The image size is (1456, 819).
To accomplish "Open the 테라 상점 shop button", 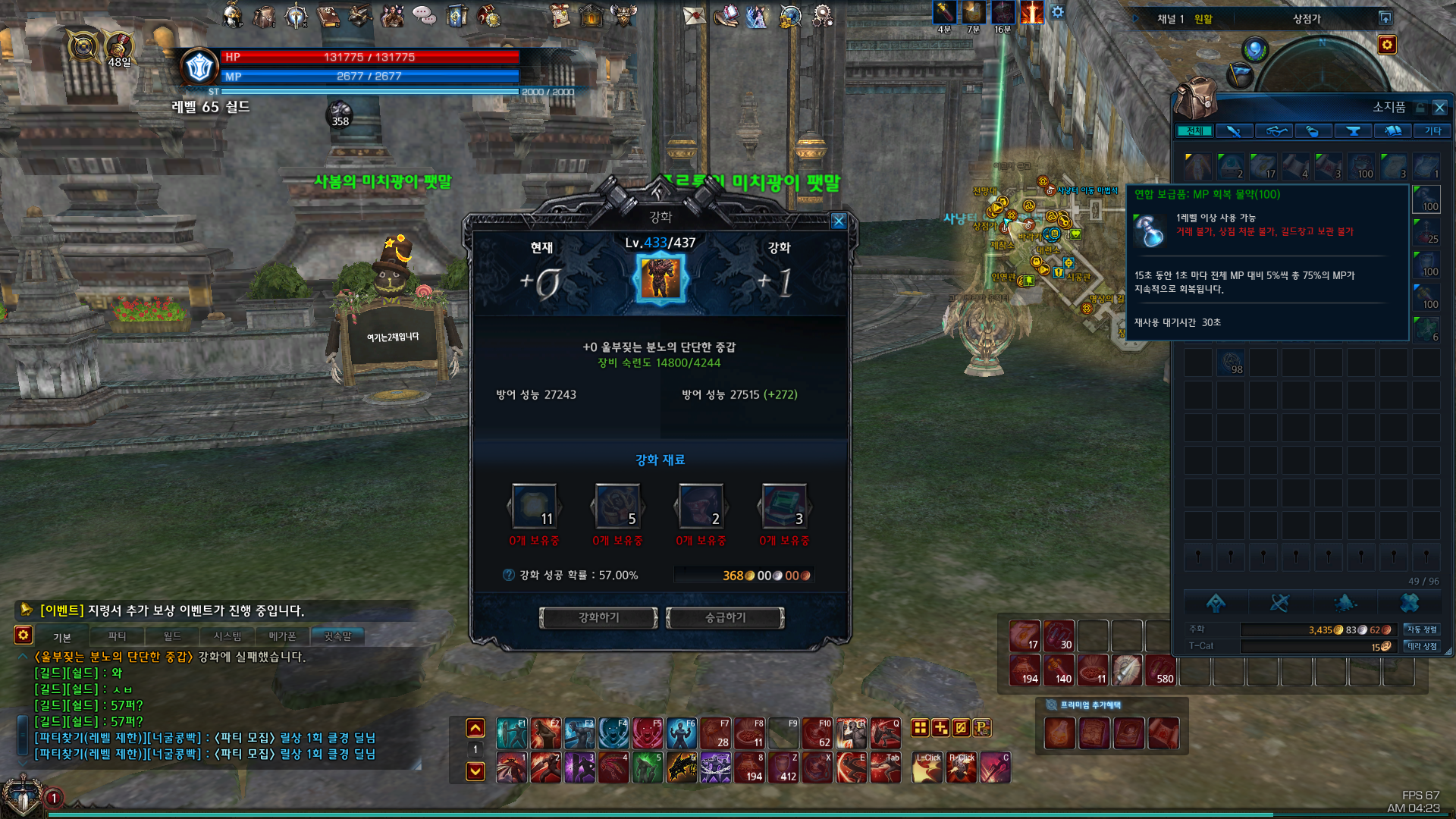I will coord(1422,646).
